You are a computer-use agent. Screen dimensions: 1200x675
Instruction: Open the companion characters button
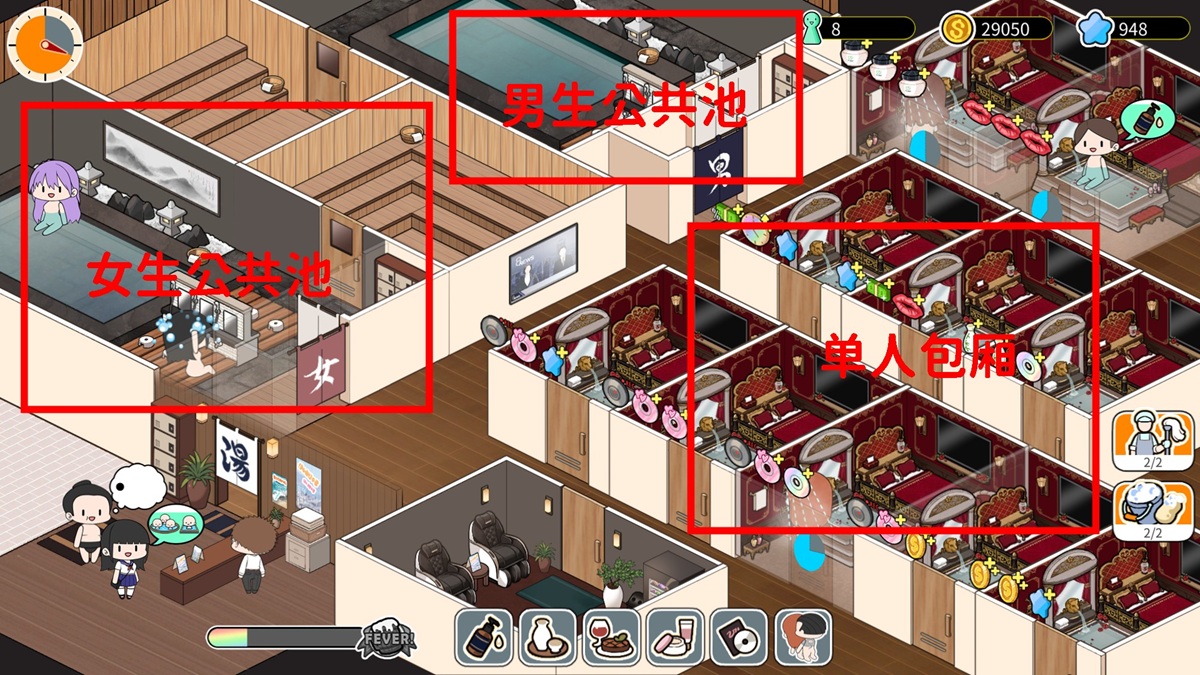click(x=803, y=637)
